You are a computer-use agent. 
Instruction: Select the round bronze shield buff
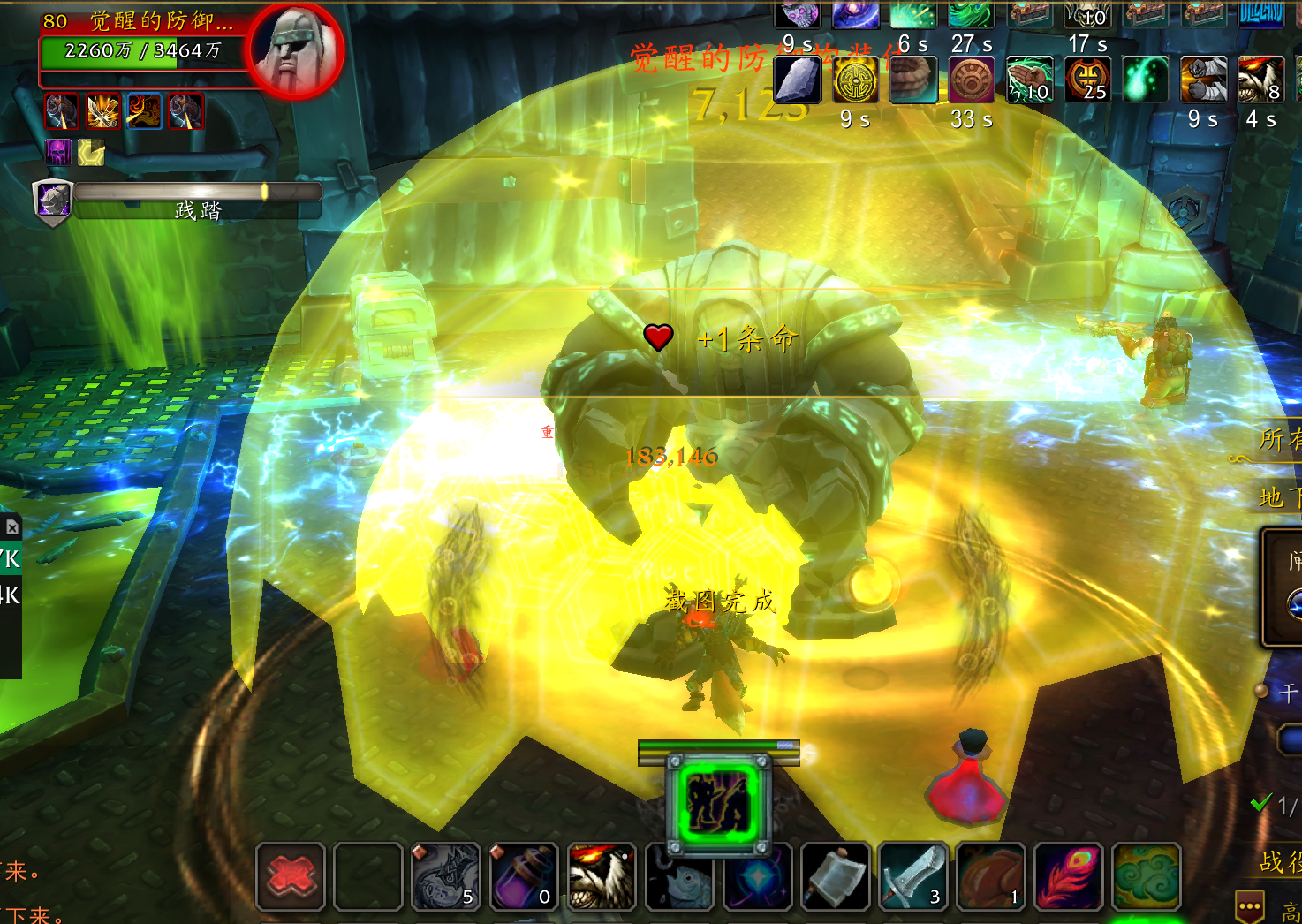pyautogui.click(x=972, y=80)
